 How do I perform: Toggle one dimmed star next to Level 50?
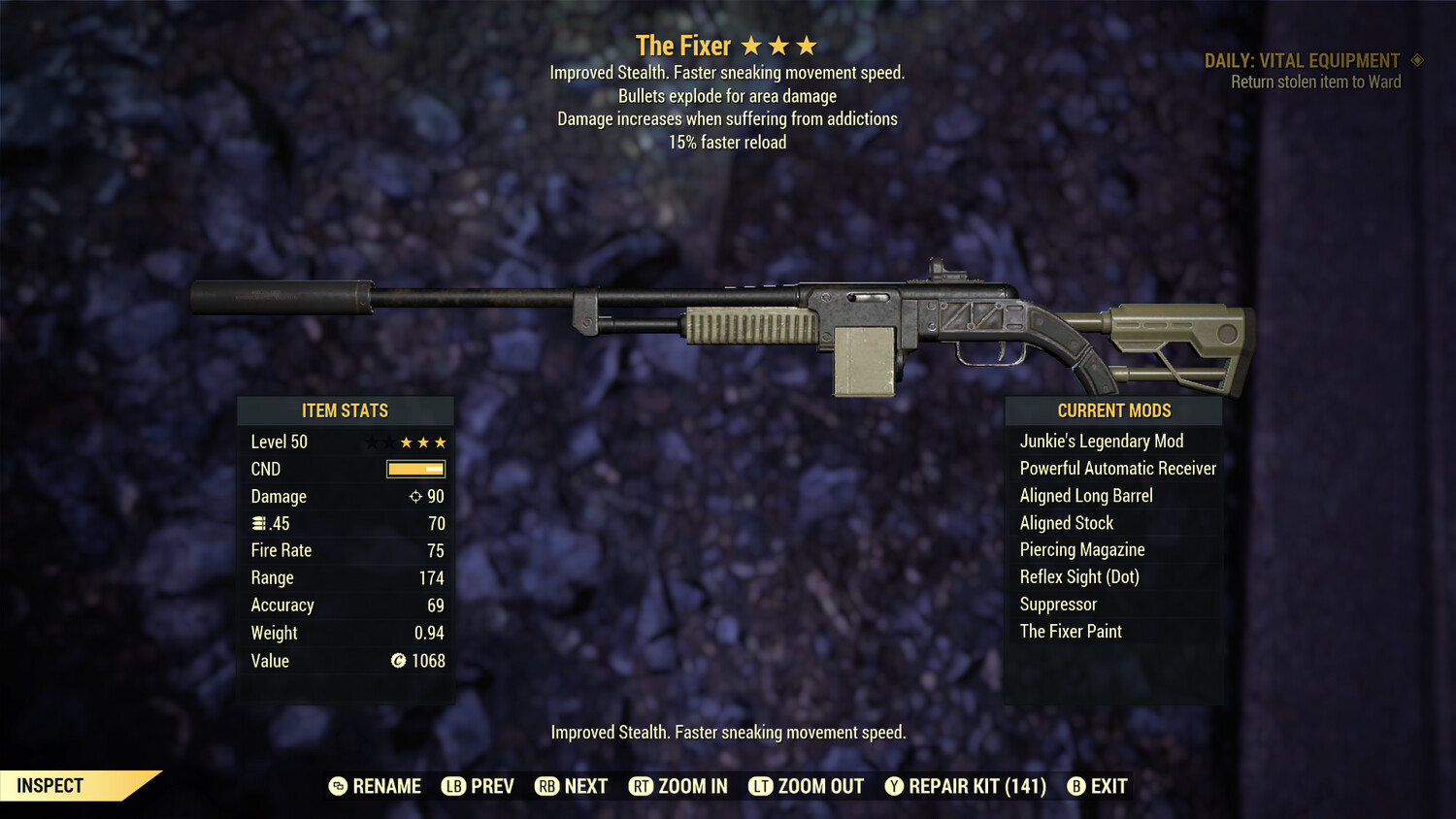tap(372, 442)
